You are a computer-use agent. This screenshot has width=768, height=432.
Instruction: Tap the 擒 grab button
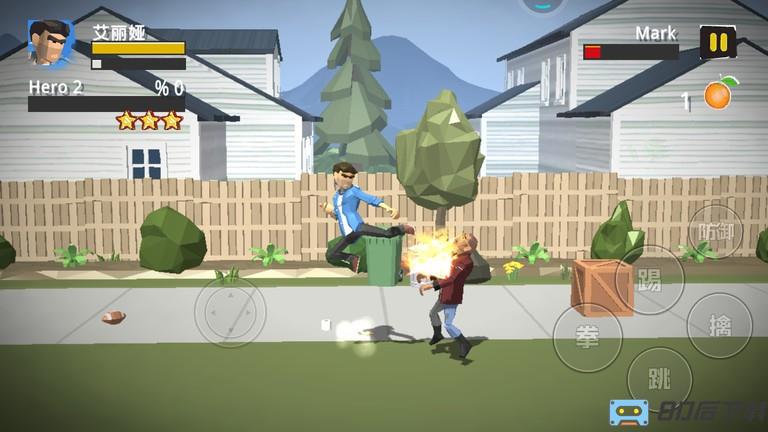(719, 325)
